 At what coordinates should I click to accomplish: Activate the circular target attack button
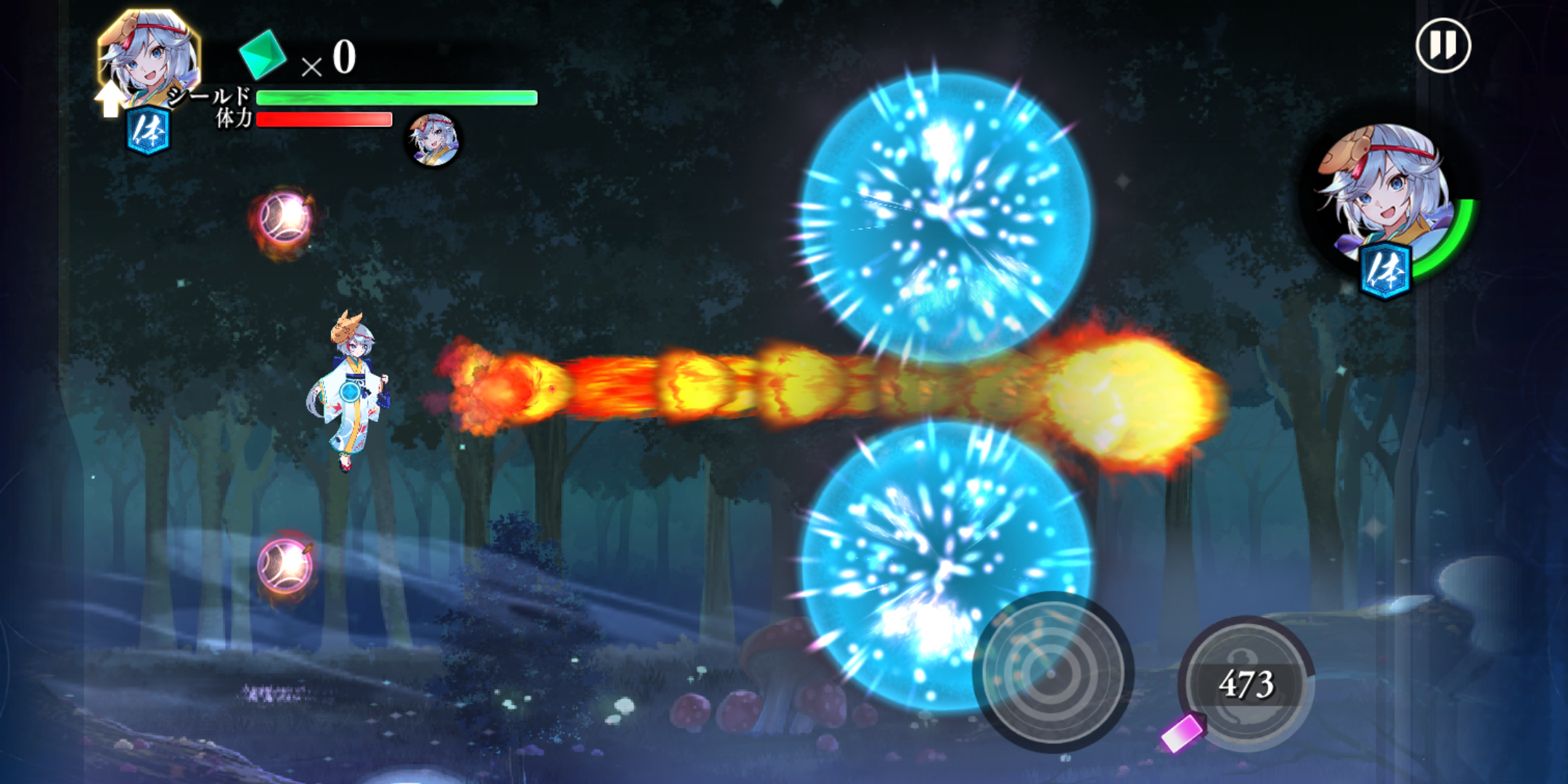1052,671
